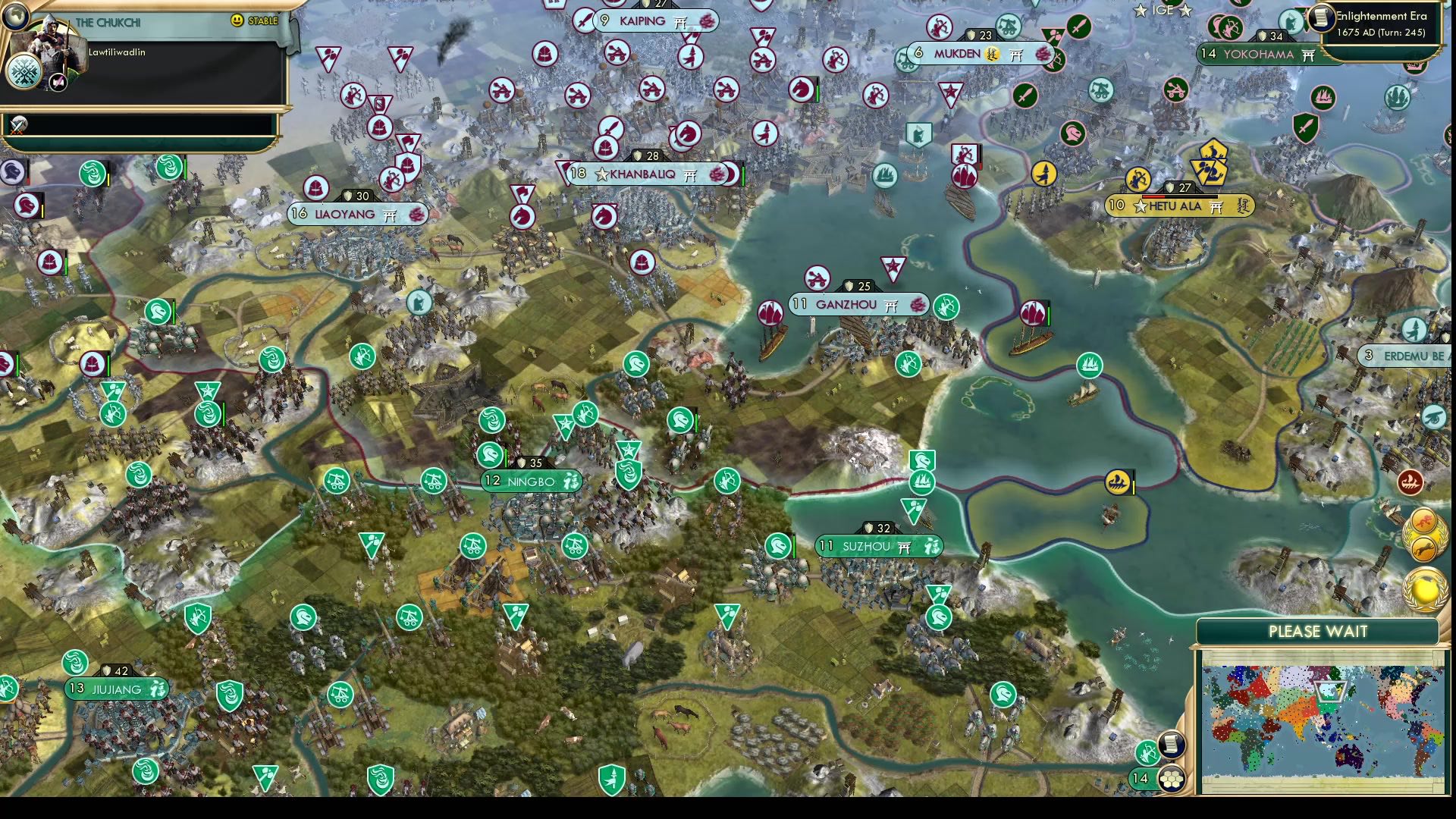
Task: Open the golden wonder notification medallion
Action: [1423, 590]
